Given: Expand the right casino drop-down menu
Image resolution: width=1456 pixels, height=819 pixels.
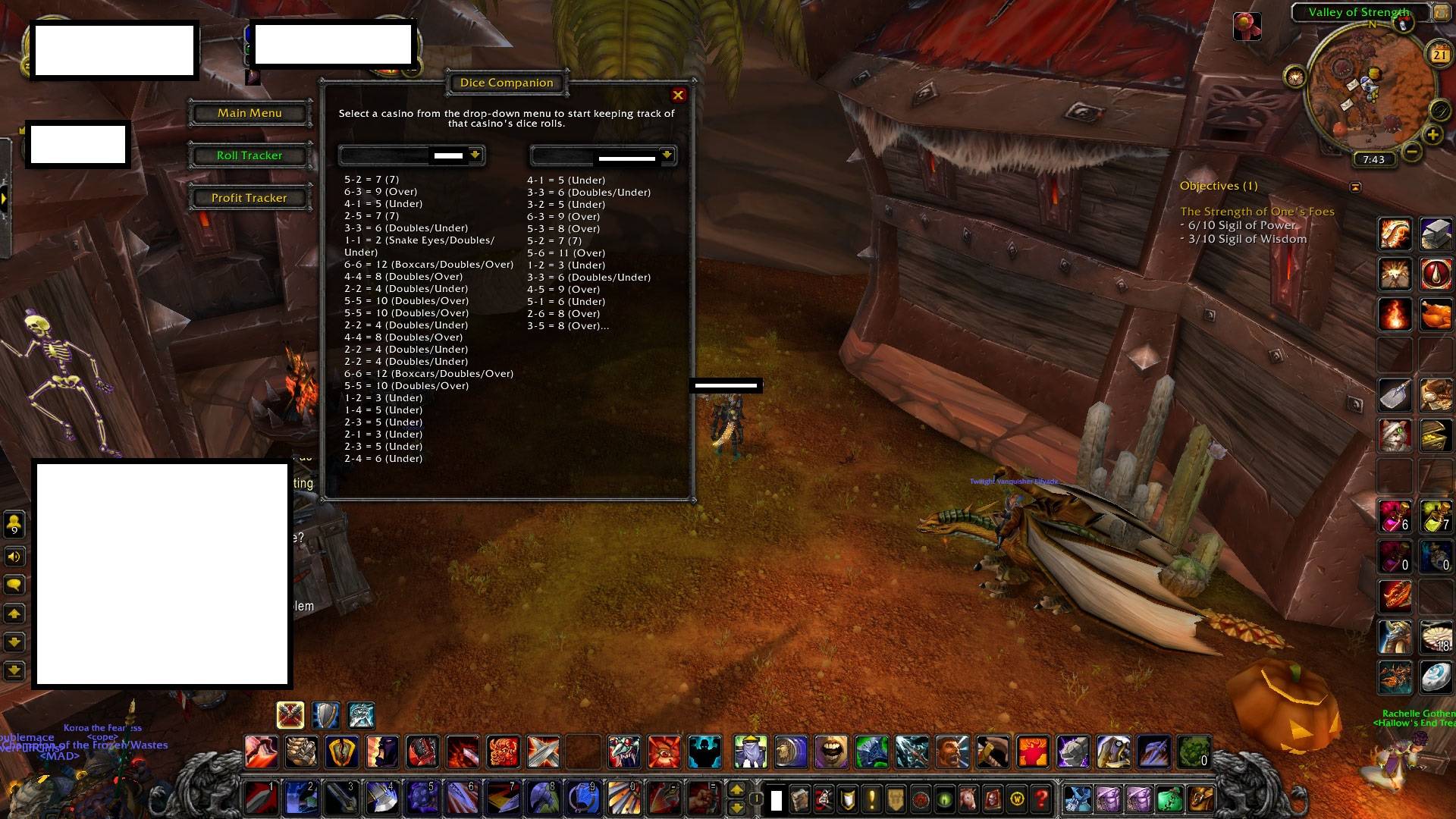Looking at the screenshot, I should pos(667,155).
